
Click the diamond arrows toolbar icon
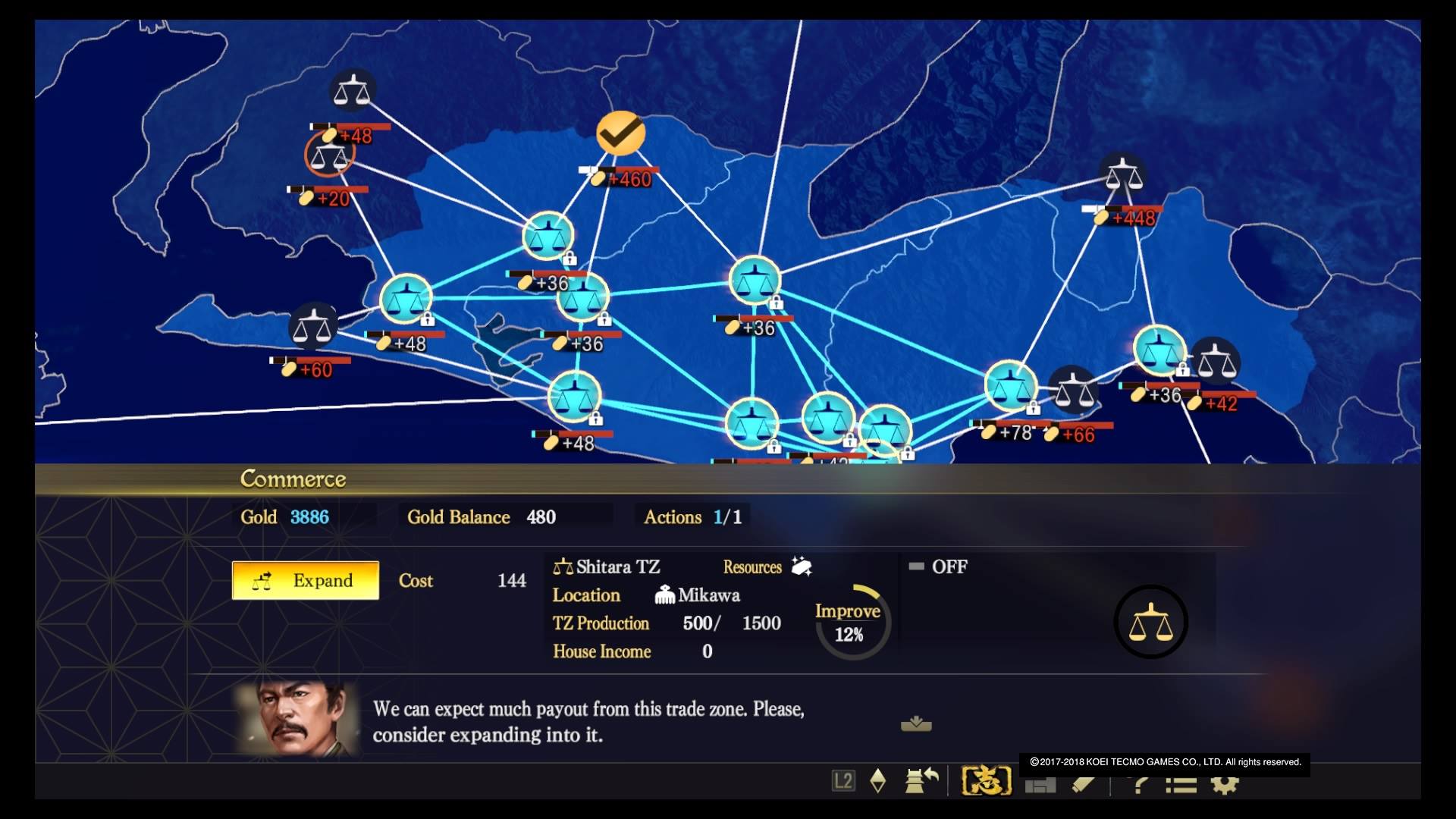[x=878, y=780]
